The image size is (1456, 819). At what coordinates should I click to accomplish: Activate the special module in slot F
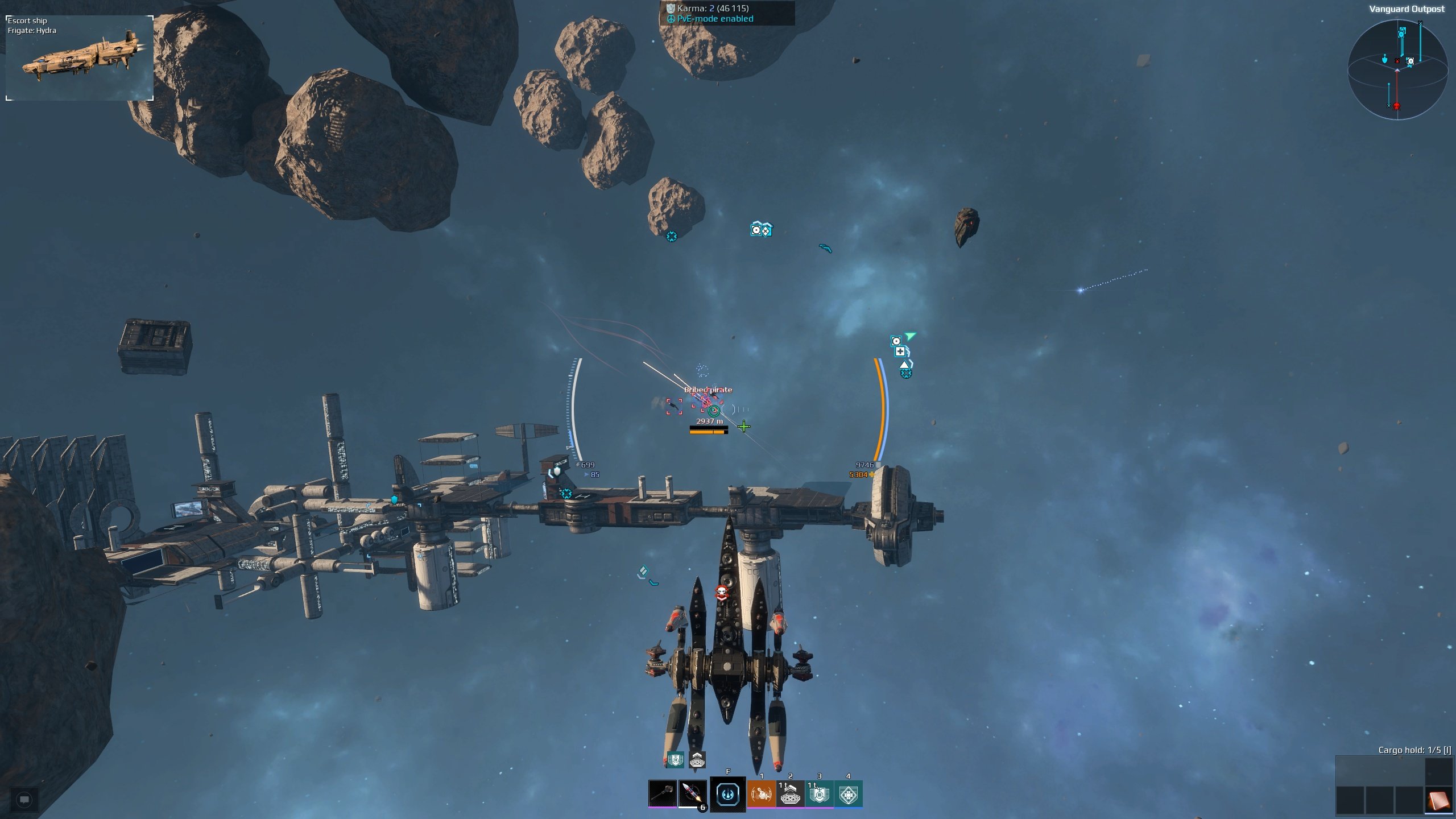click(x=727, y=794)
